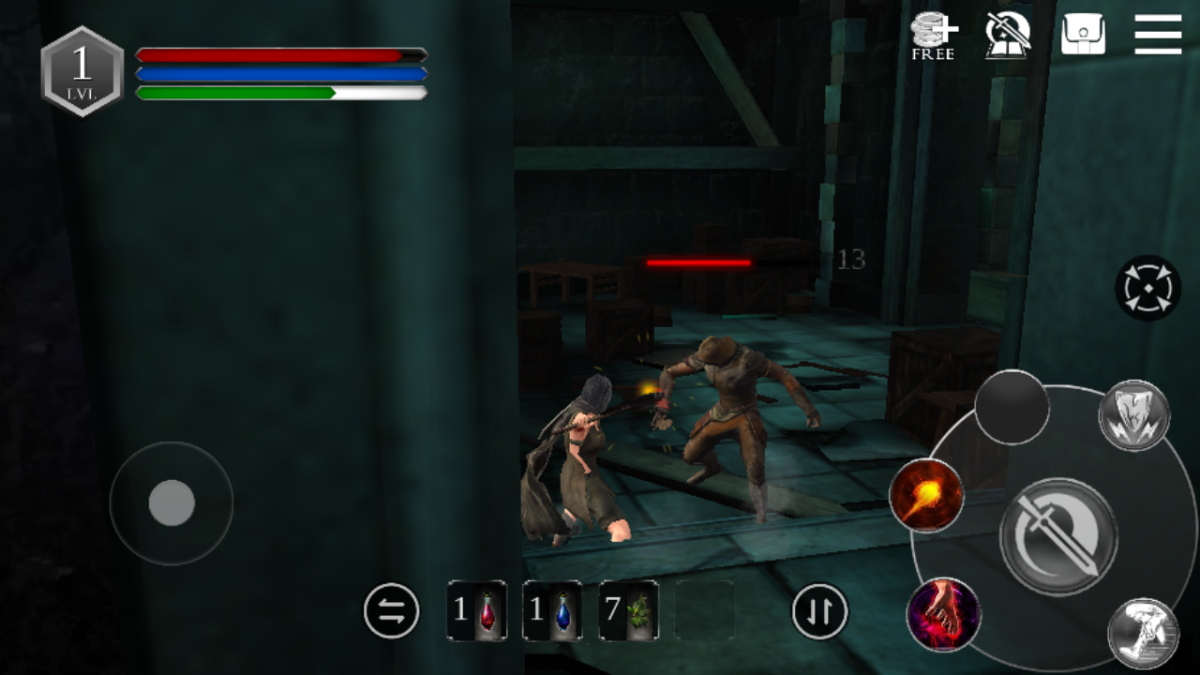Screen dimensions: 1200x675
Task: Open the character helmet menu
Action: (x=1008, y=35)
